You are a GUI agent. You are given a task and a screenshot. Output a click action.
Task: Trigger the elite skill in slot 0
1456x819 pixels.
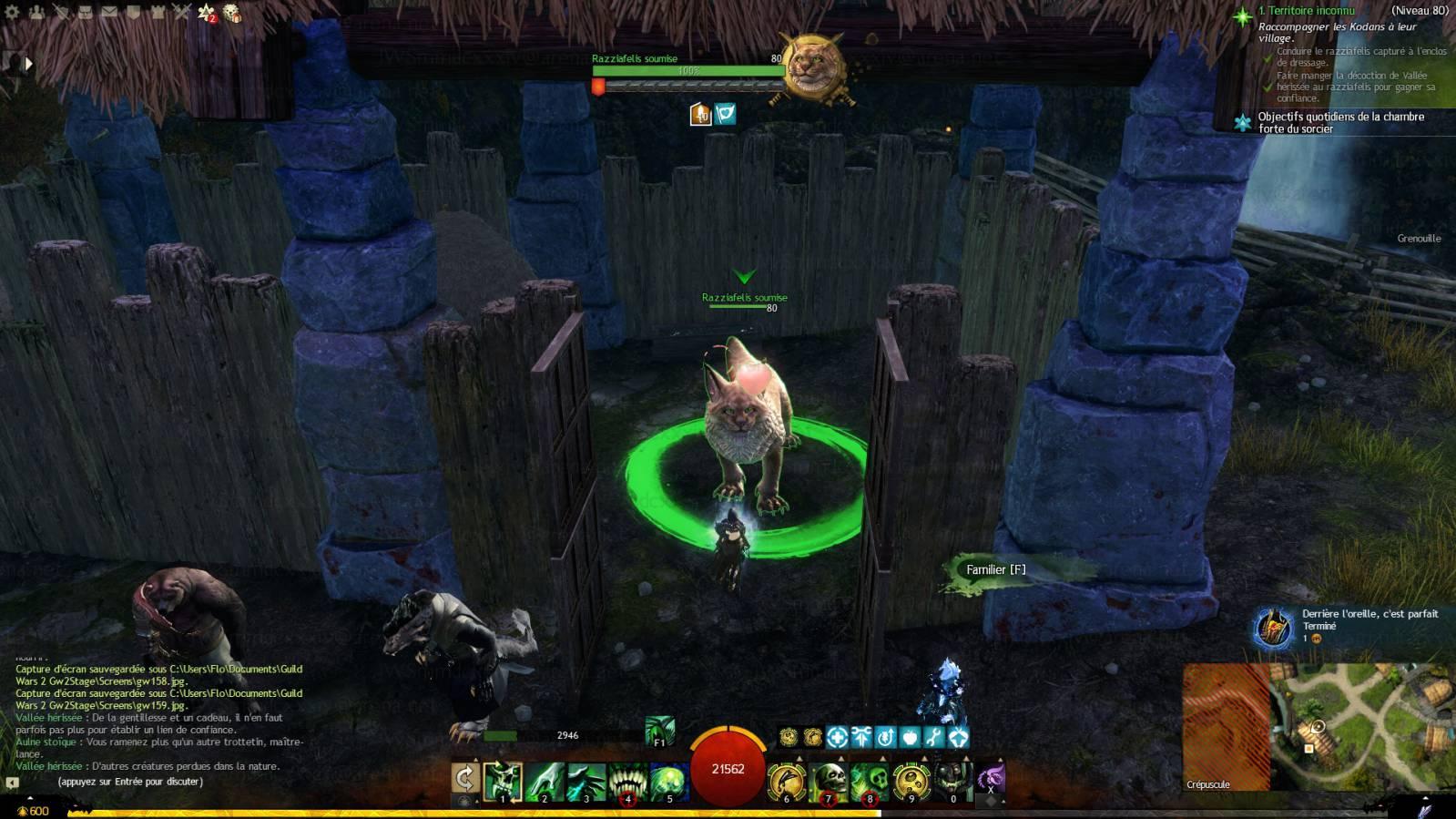[952, 782]
